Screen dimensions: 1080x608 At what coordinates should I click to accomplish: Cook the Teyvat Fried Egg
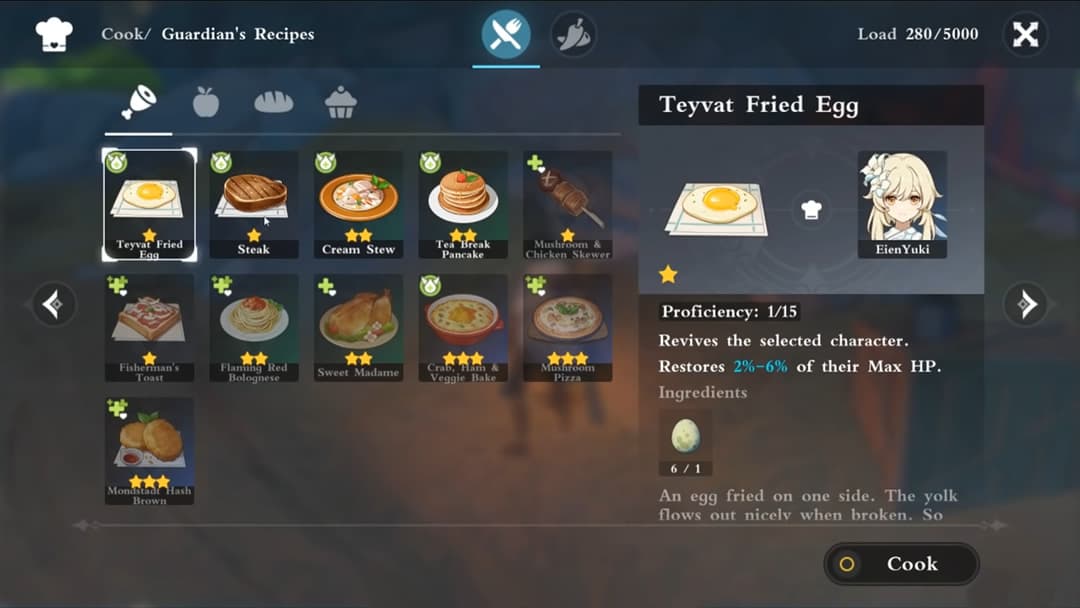tap(901, 564)
